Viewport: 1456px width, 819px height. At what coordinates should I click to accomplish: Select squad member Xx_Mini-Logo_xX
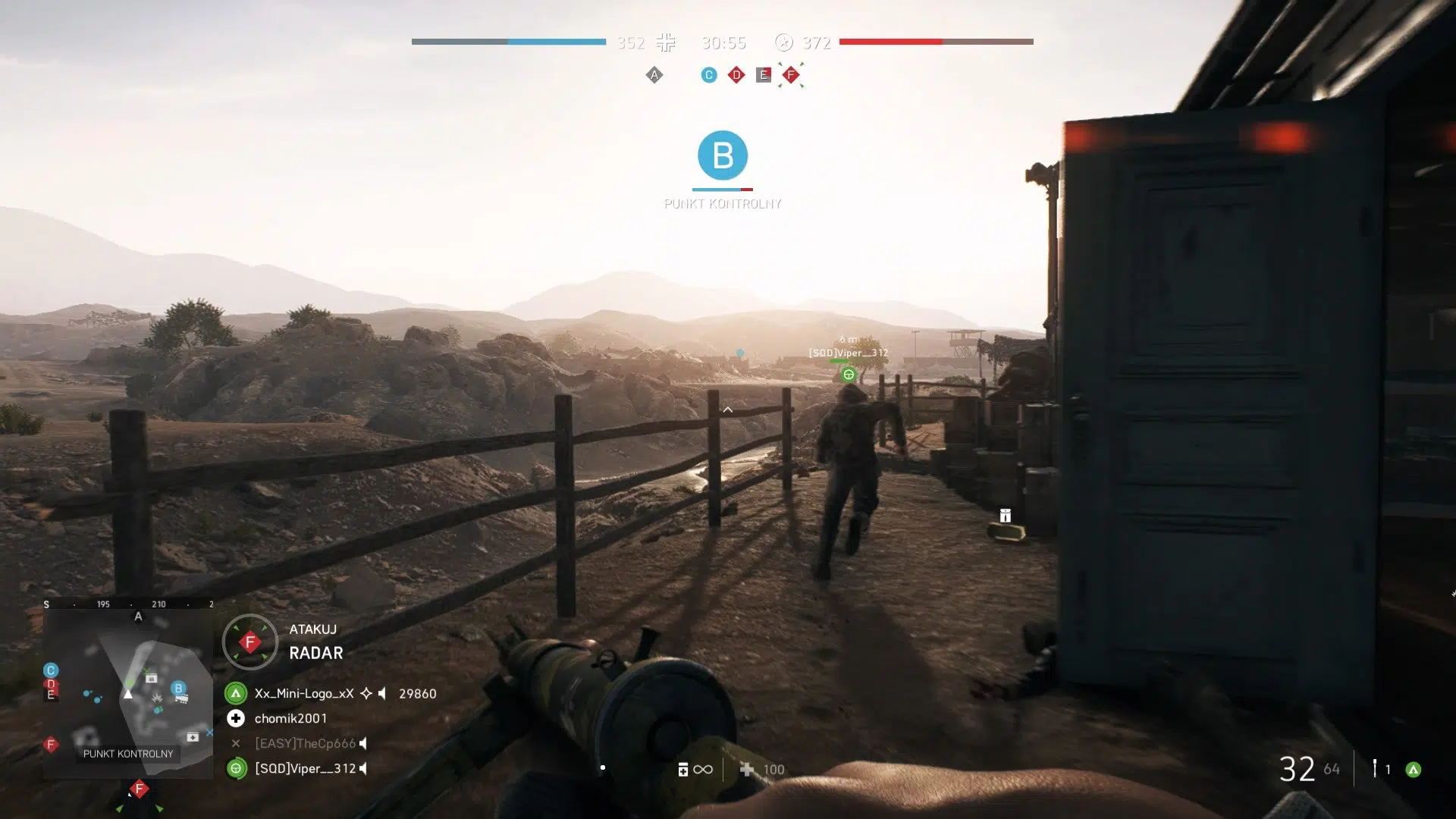click(304, 693)
